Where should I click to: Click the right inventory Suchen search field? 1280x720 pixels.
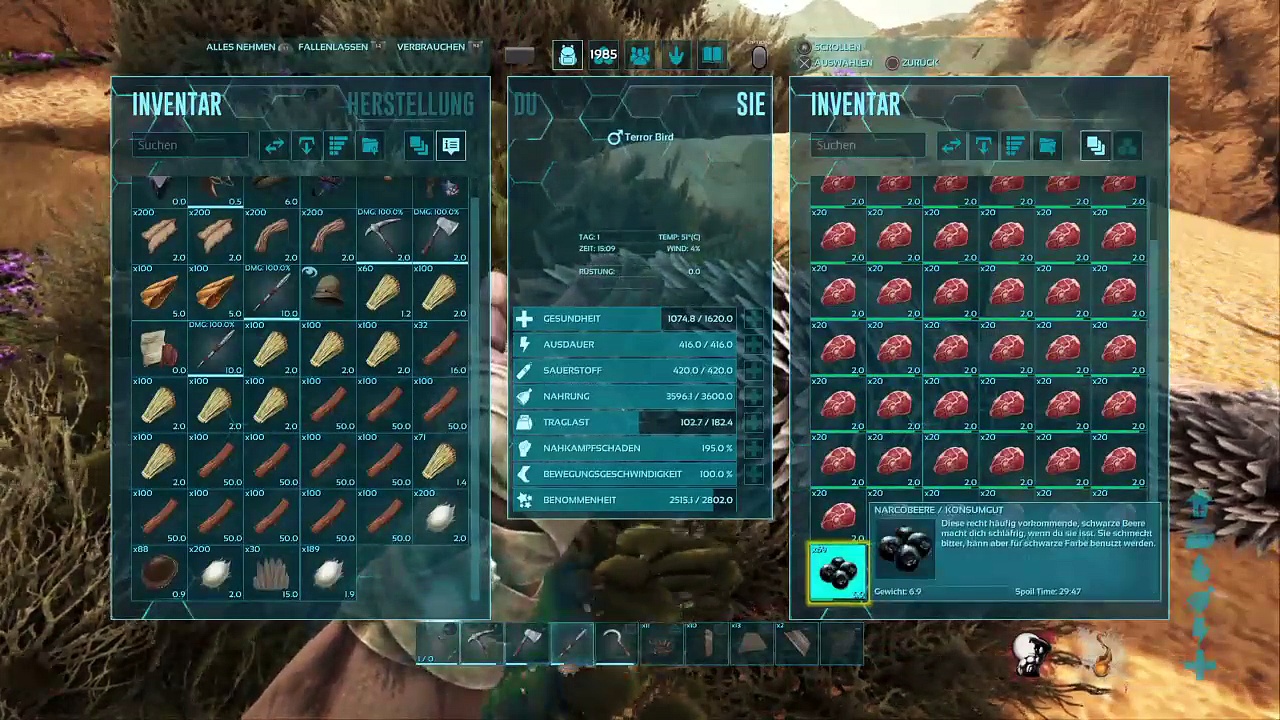pyautogui.click(x=868, y=145)
